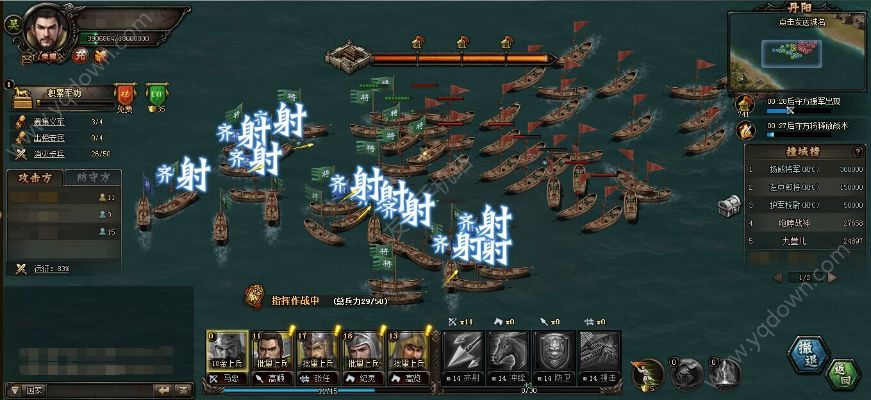Viewport: 871px width, 400px height.
Task: Claim the green EXP shield reward
Action: click(x=156, y=95)
